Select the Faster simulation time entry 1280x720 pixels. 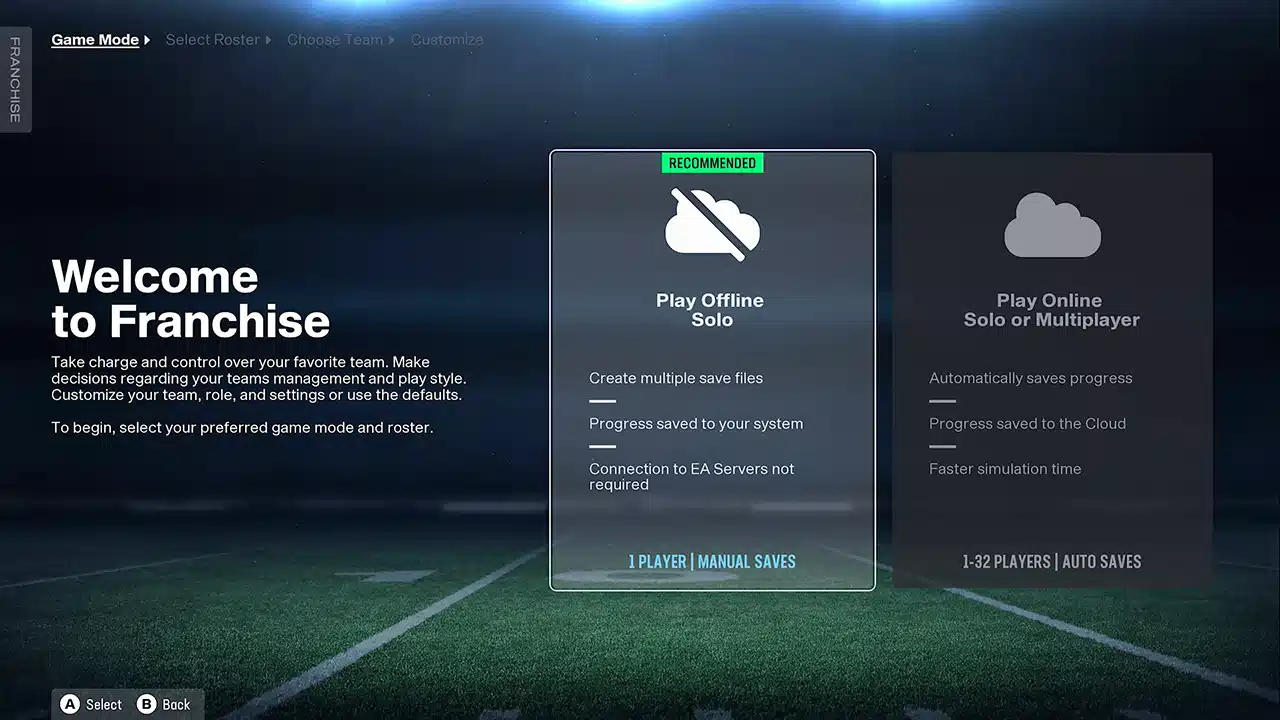click(x=1005, y=468)
